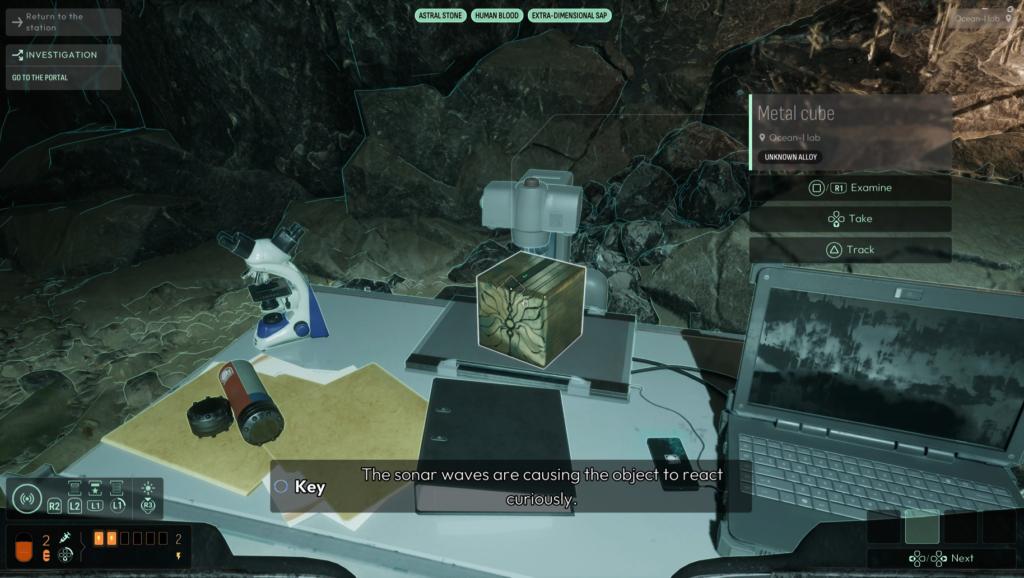Select the Human Blood tag
The image size is (1024, 578).
[497, 16]
